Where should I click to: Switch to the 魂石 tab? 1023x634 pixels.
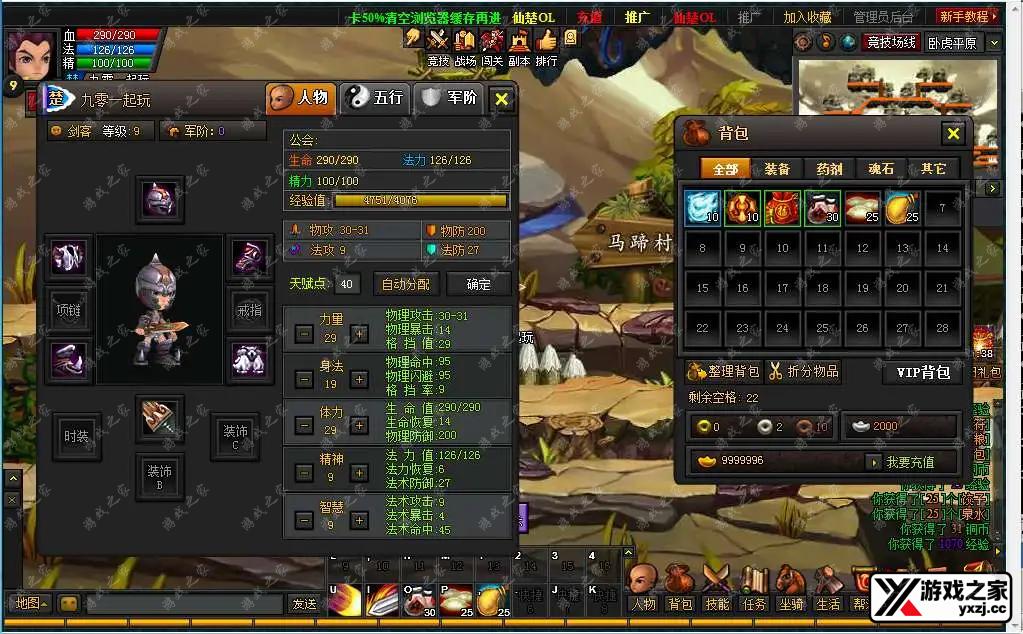(x=881, y=169)
